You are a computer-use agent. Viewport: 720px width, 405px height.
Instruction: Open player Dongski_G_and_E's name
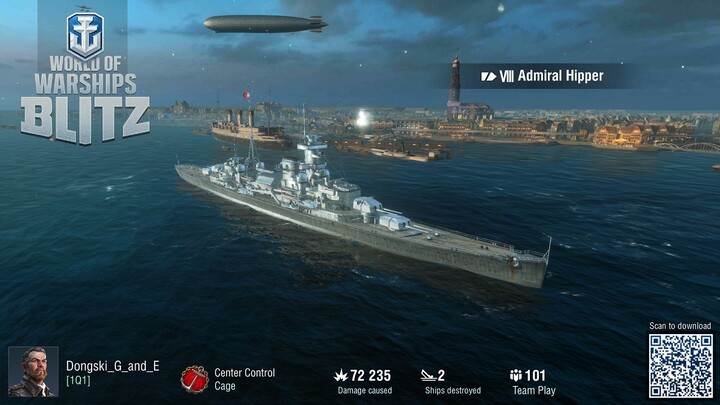112,366
